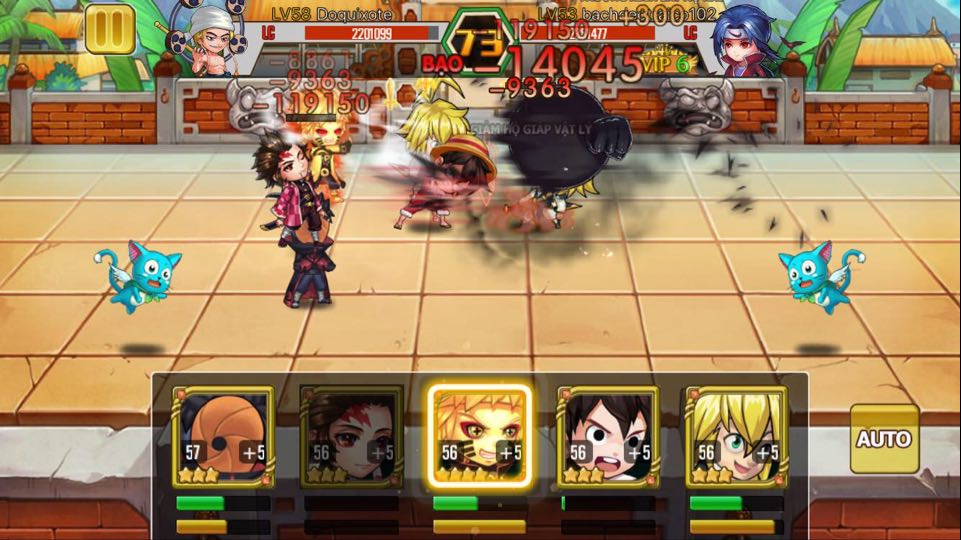Select the orange spiral-masked hero card

coord(223,437)
